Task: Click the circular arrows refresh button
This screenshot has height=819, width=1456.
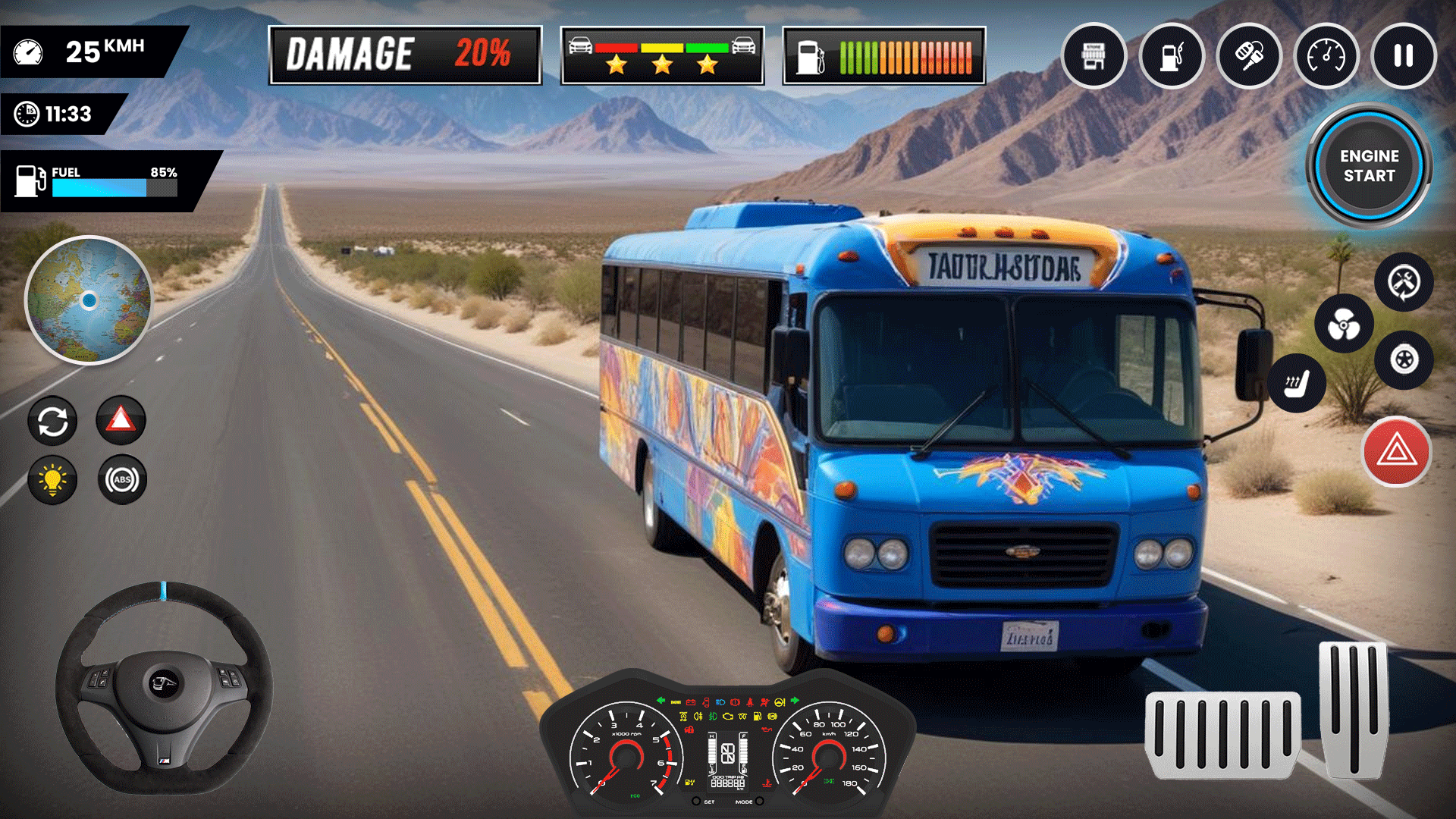Action: tap(52, 422)
